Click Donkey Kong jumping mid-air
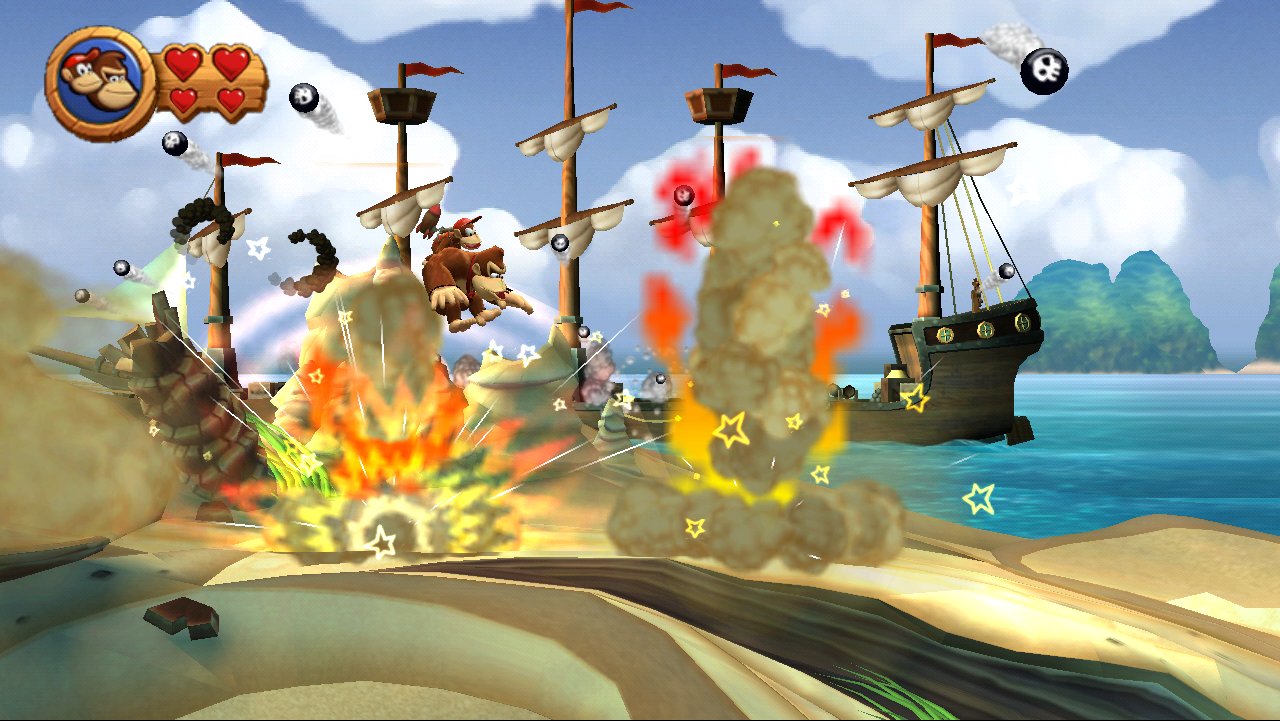 (x=470, y=270)
